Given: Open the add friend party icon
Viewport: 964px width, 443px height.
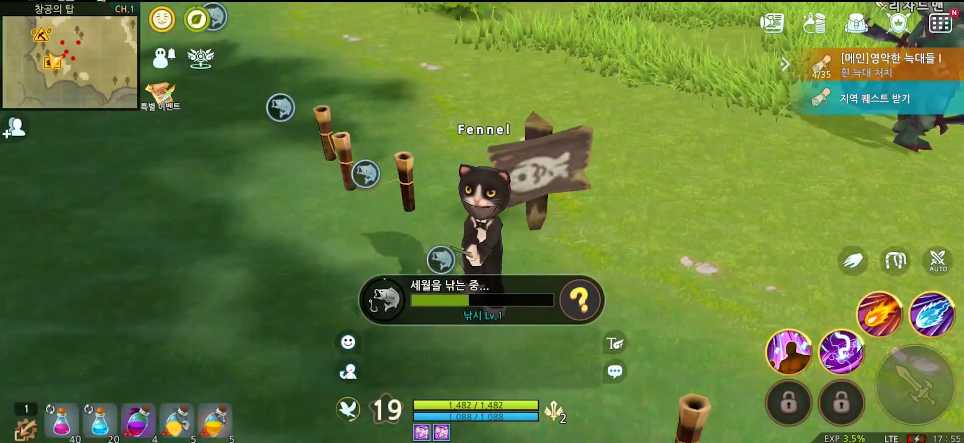Looking at the screenshot, I should click(15, 128).
